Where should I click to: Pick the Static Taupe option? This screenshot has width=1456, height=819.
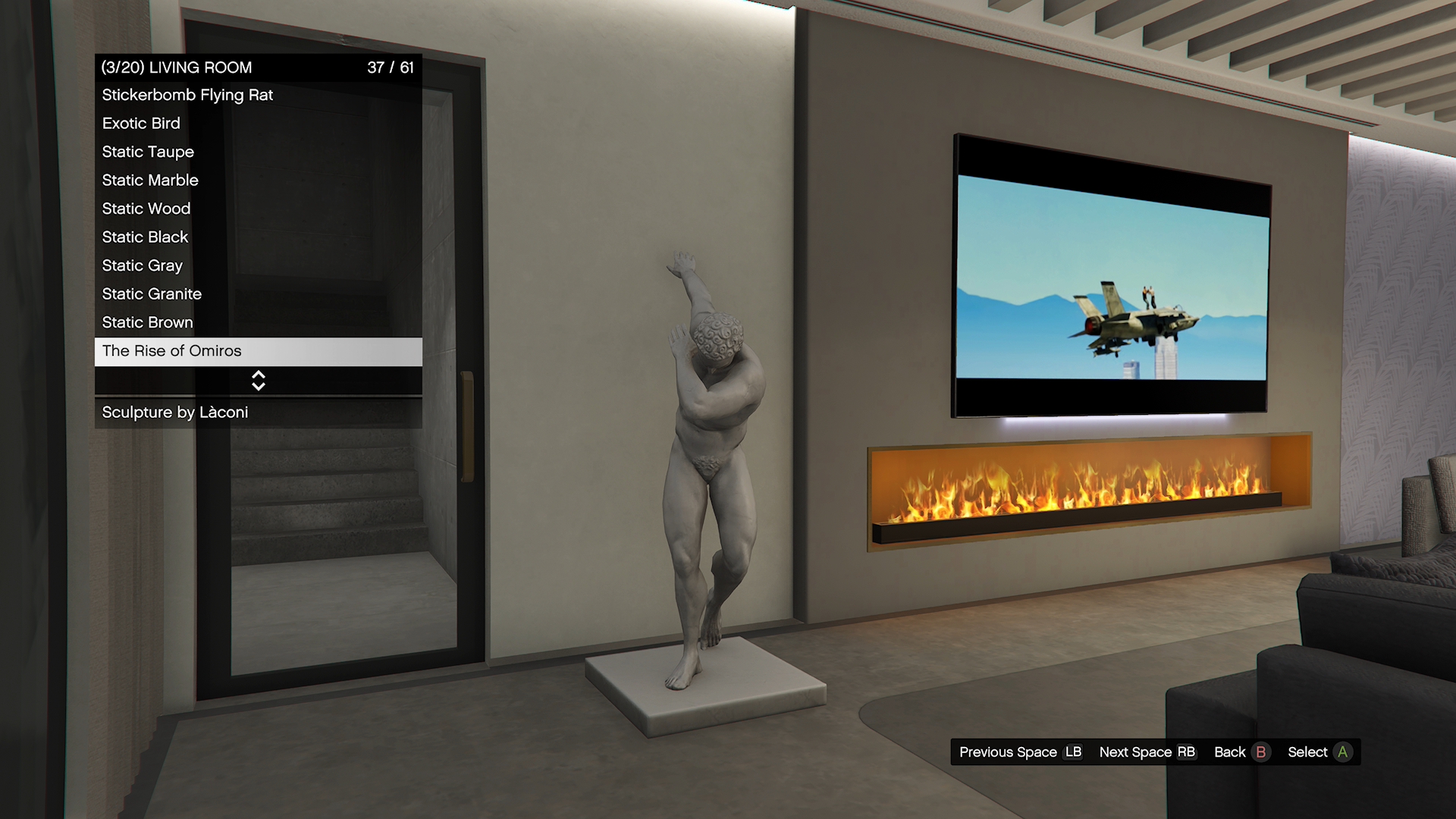[258, 152]
